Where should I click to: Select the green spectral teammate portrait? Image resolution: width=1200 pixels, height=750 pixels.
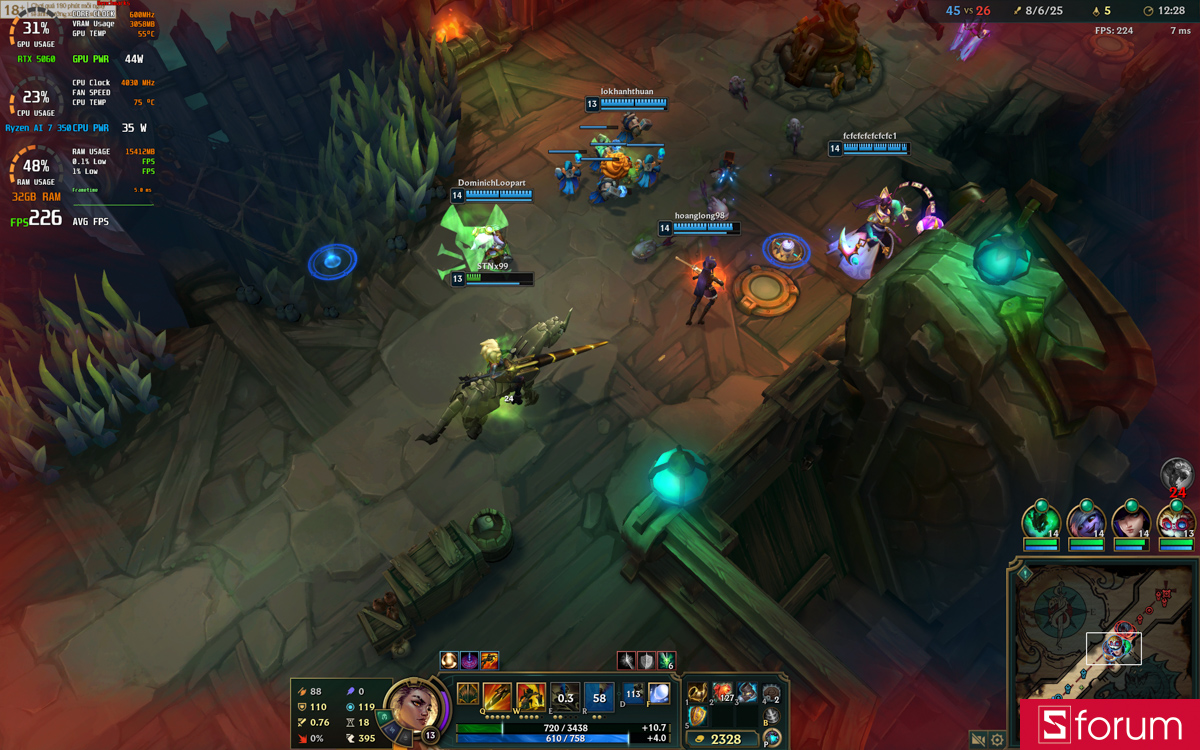pyautogui.click(x=1040, y=520)
